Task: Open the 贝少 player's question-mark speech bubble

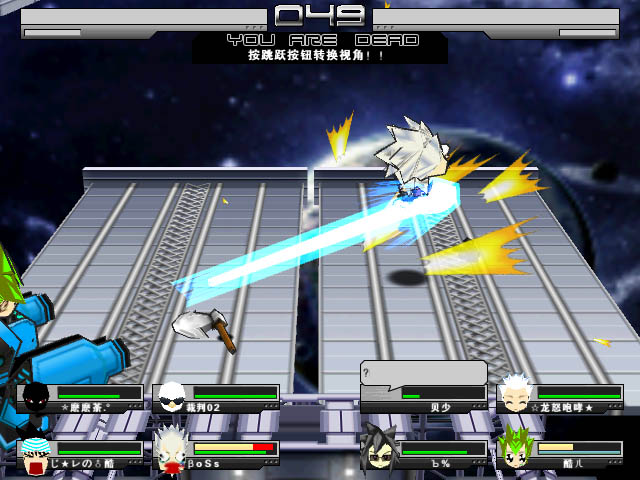Action: coord(423,372)
